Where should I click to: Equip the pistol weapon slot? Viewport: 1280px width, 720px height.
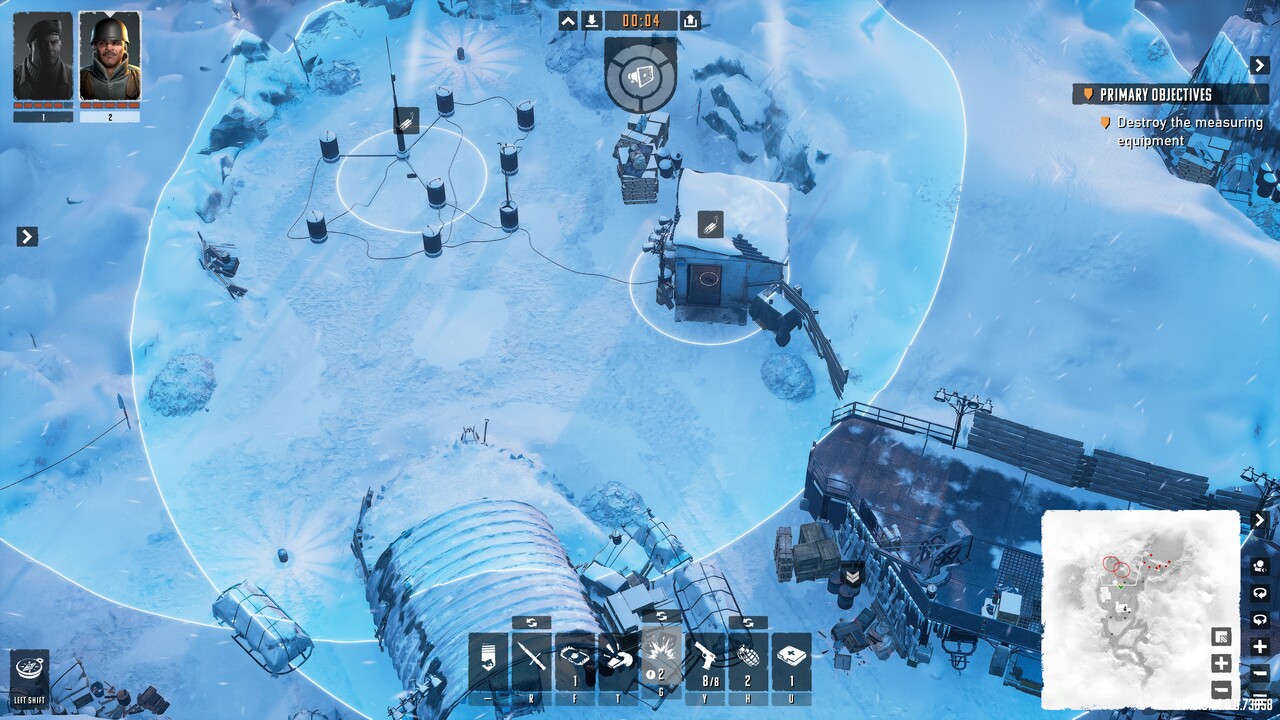point(705,660)
